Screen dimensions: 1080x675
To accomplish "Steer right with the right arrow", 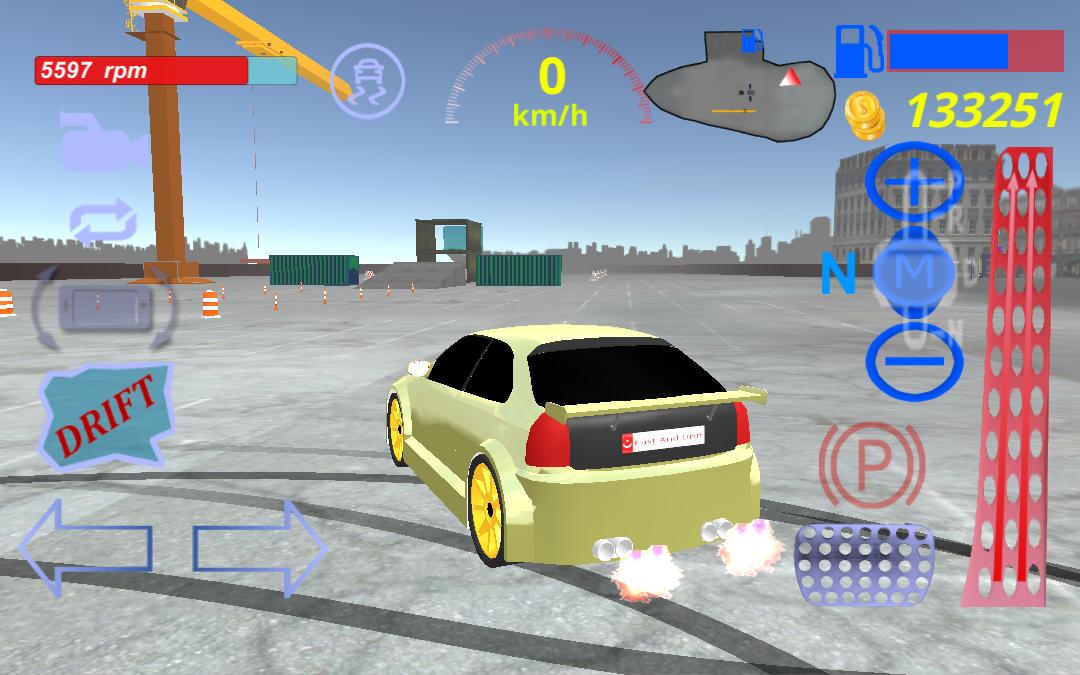I will [x=260, y=548].
